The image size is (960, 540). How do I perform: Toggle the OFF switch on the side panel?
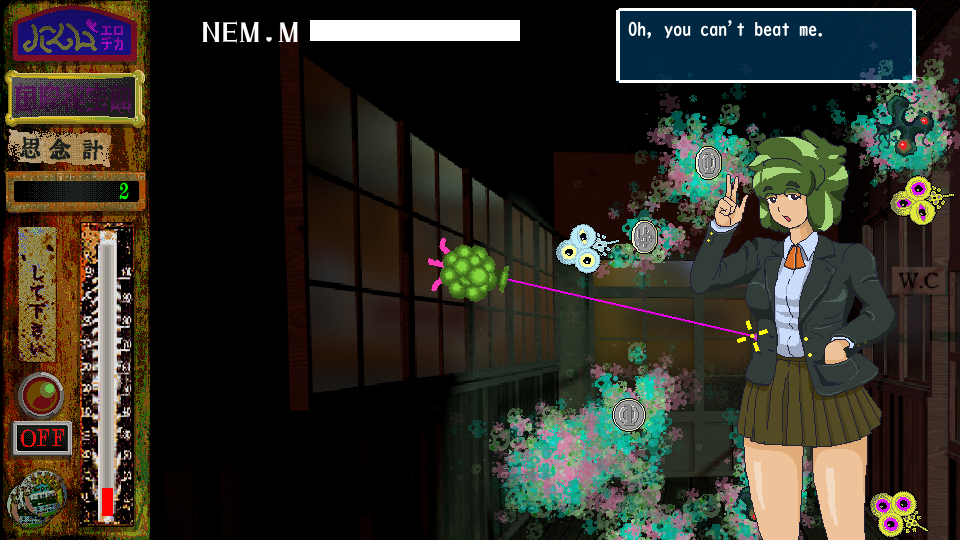[42, 439]
